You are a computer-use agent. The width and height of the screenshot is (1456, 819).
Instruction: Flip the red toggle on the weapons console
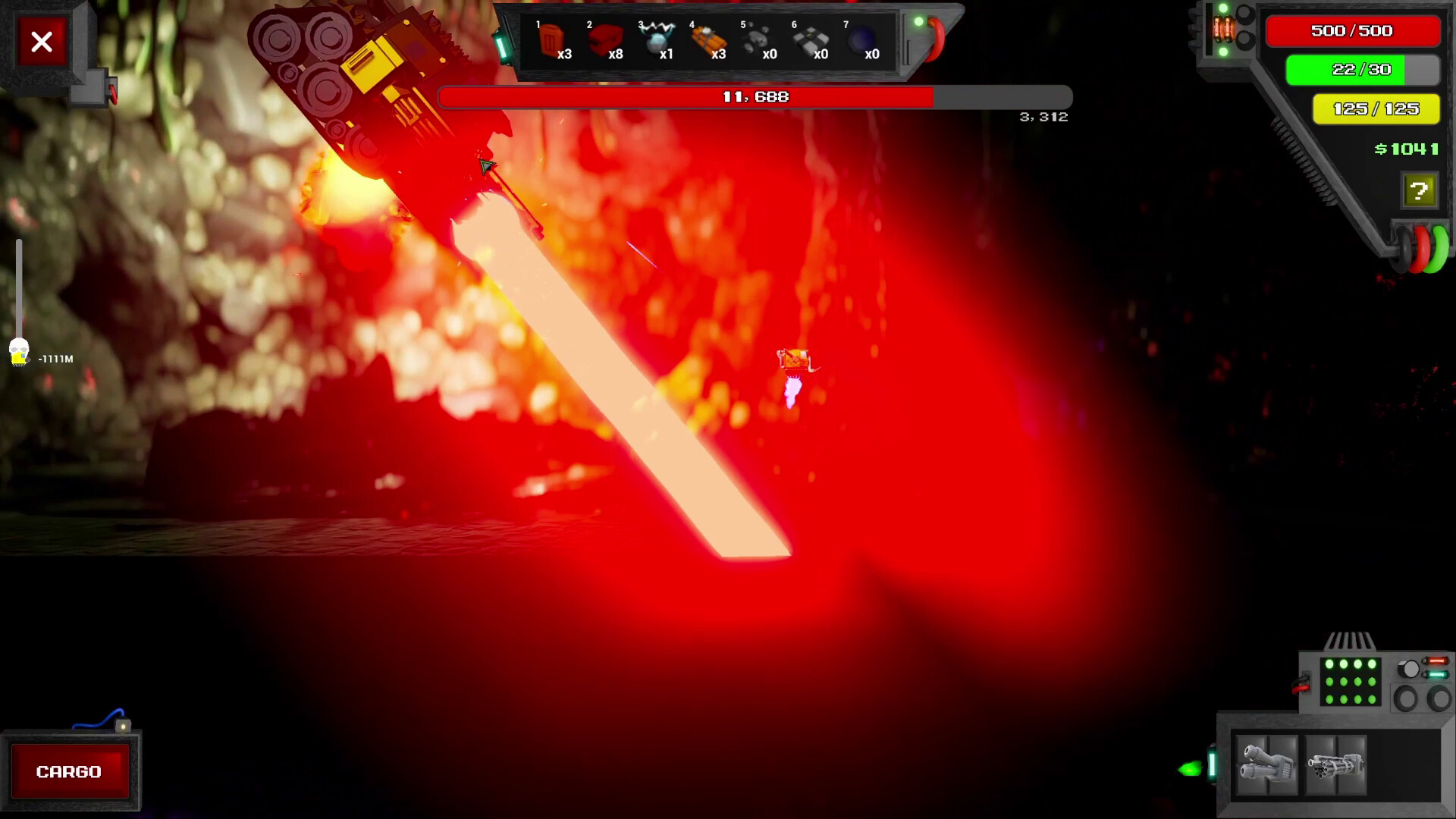click(x=1438, y=661)
